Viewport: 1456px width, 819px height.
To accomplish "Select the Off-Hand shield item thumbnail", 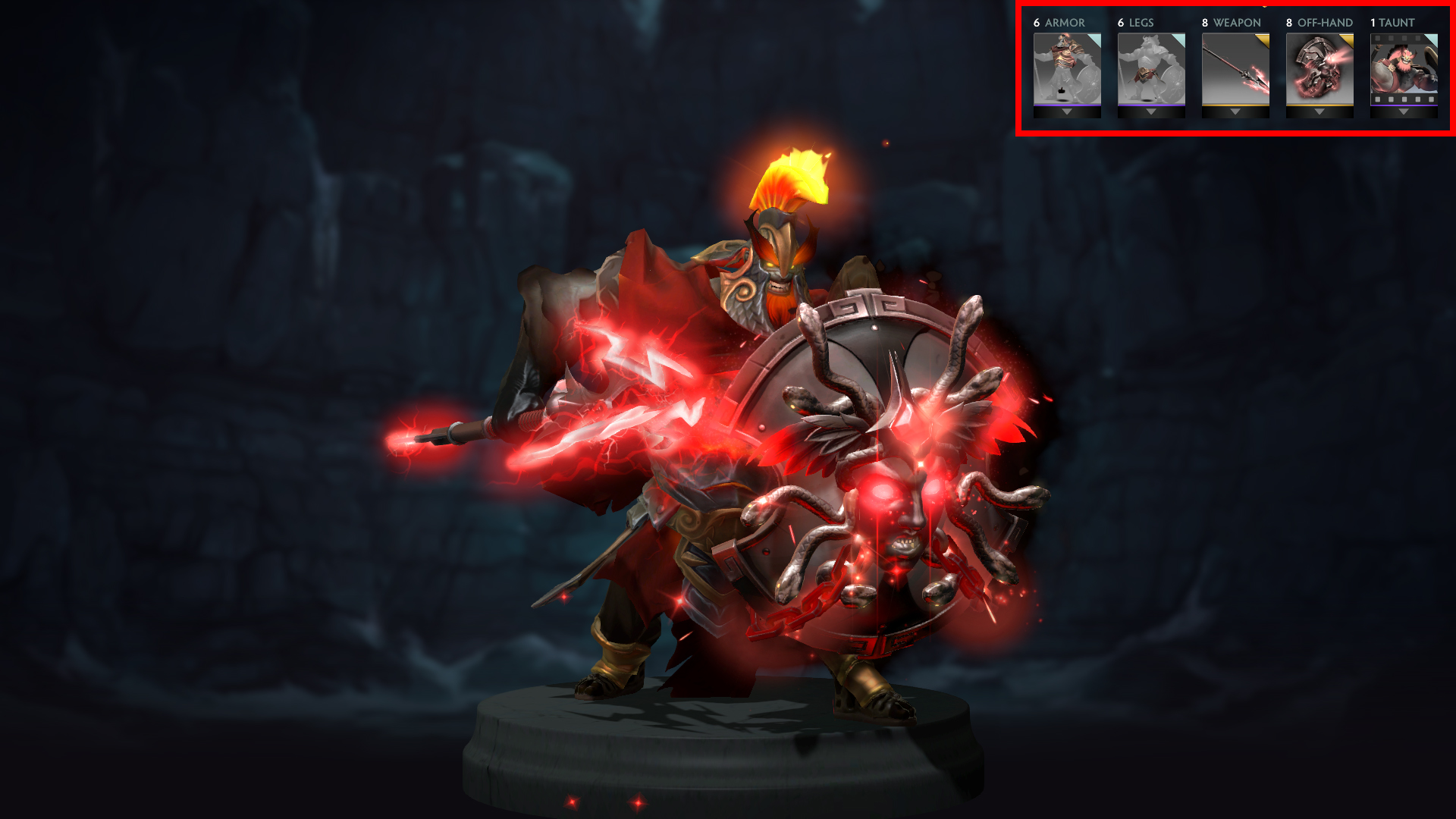I will [x=1319, y=68].
